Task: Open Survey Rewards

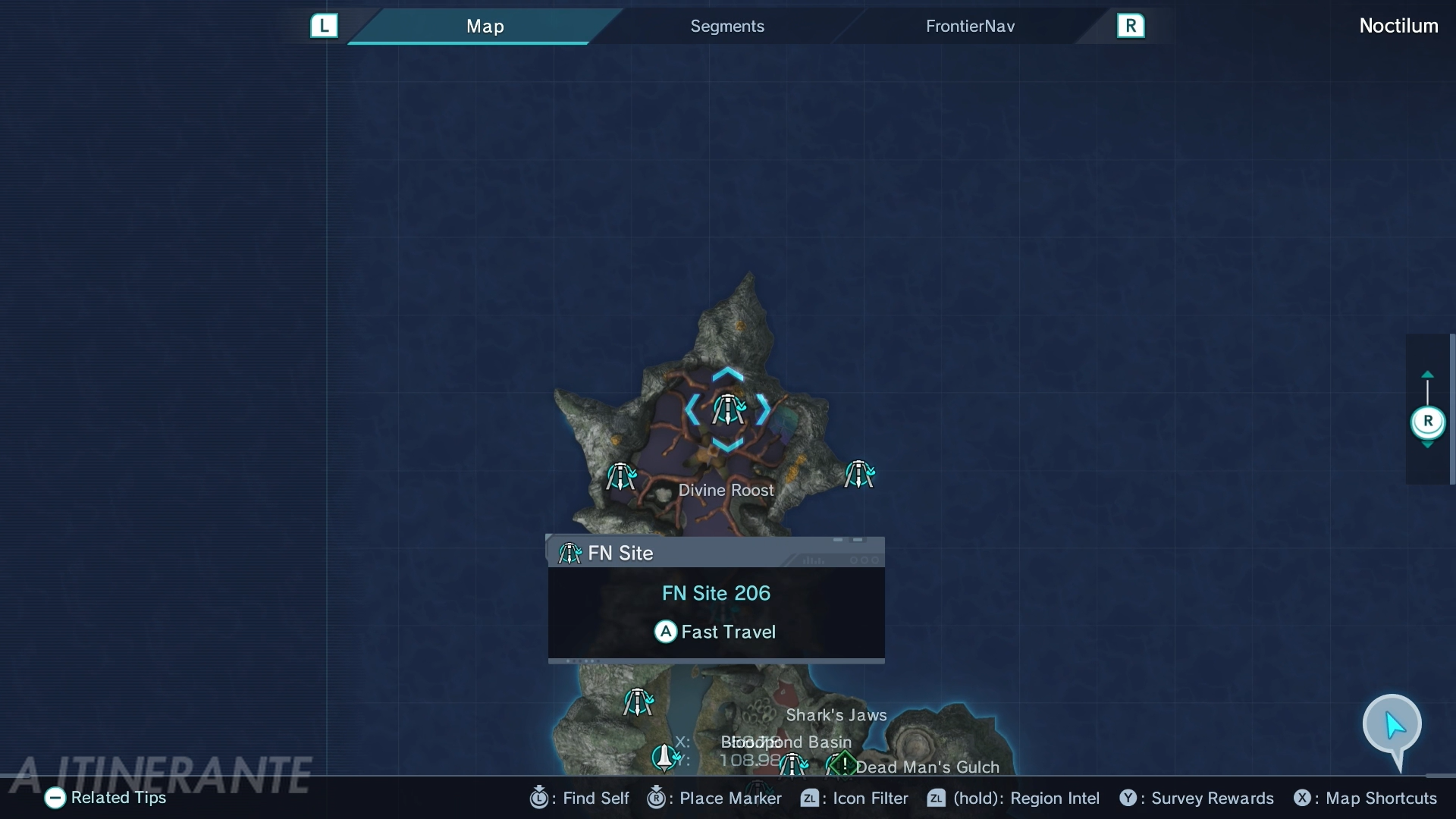Action: 1197,798
